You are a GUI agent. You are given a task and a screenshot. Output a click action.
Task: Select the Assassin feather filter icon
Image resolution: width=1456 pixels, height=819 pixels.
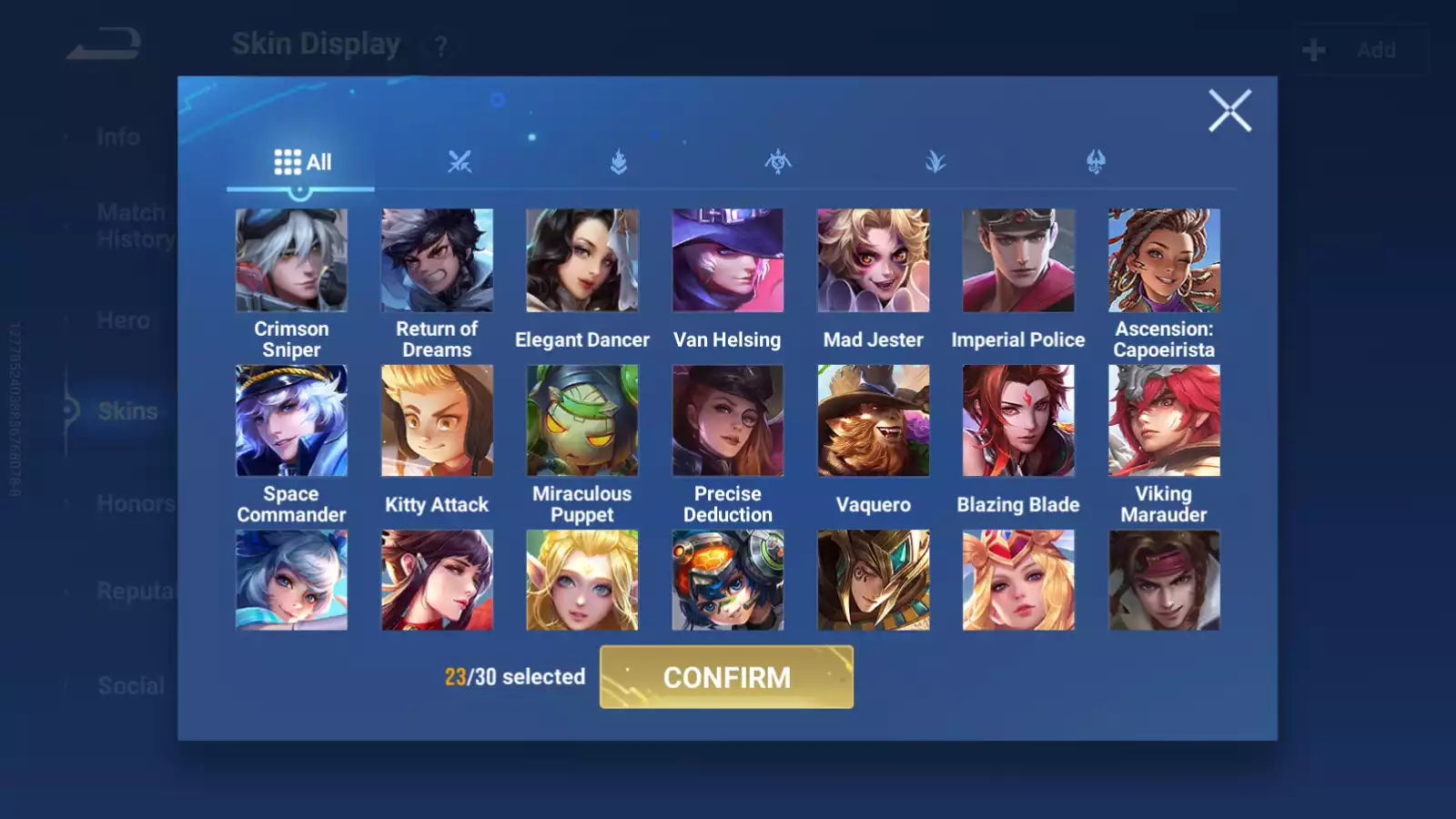[936, 162]
